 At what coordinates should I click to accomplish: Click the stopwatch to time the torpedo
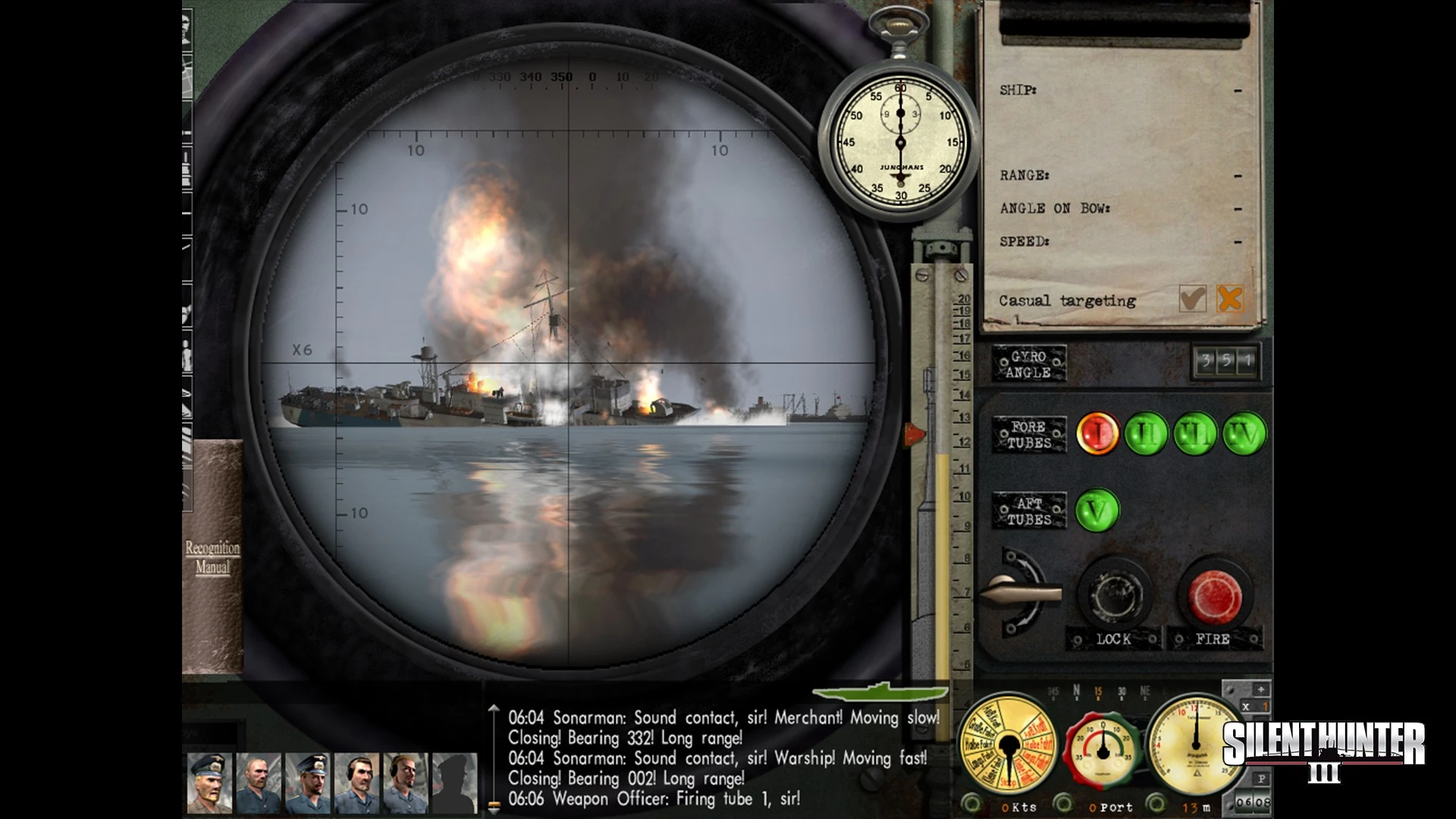point(900,143)
